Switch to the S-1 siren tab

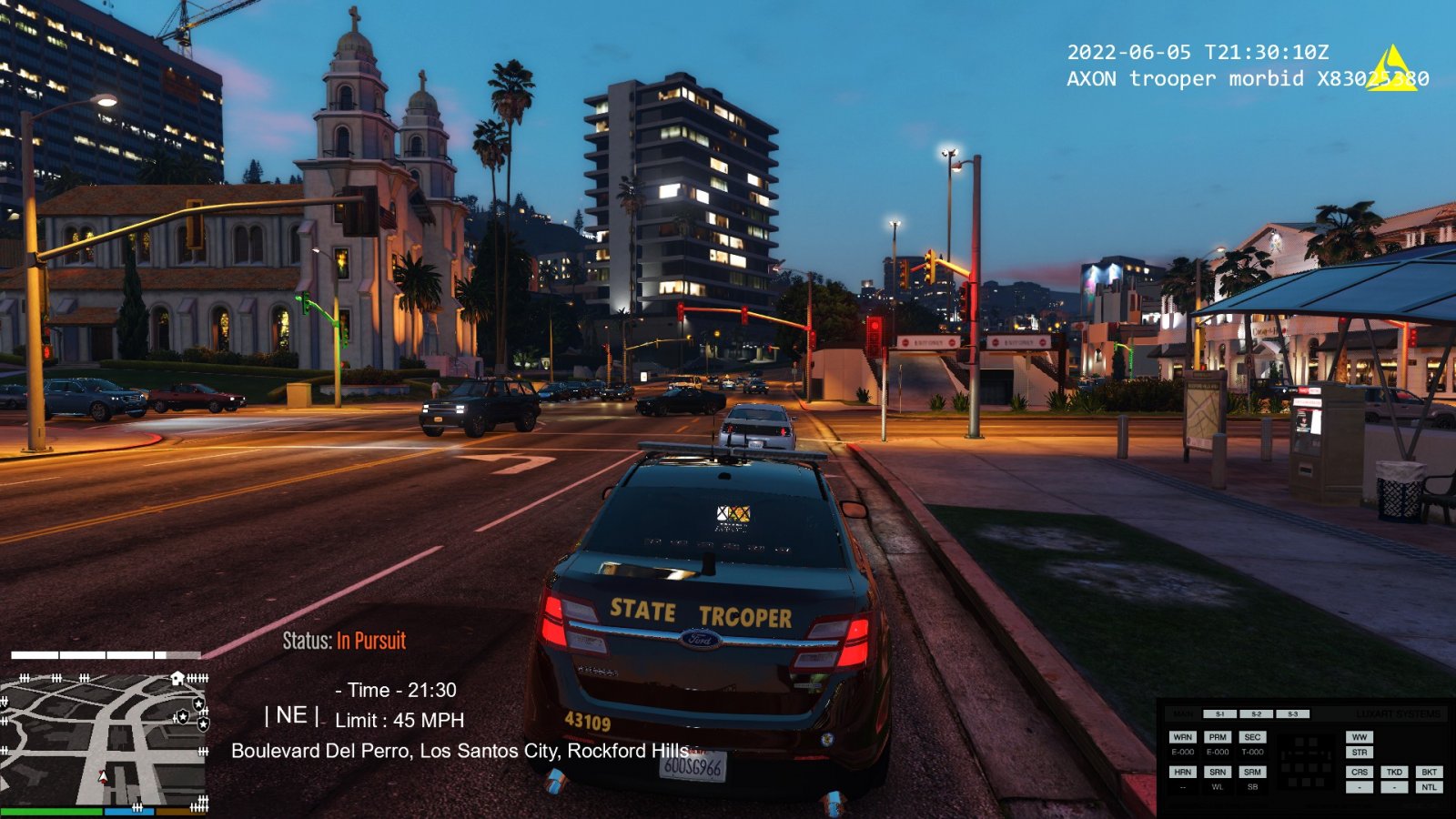tap(1219, 714)
